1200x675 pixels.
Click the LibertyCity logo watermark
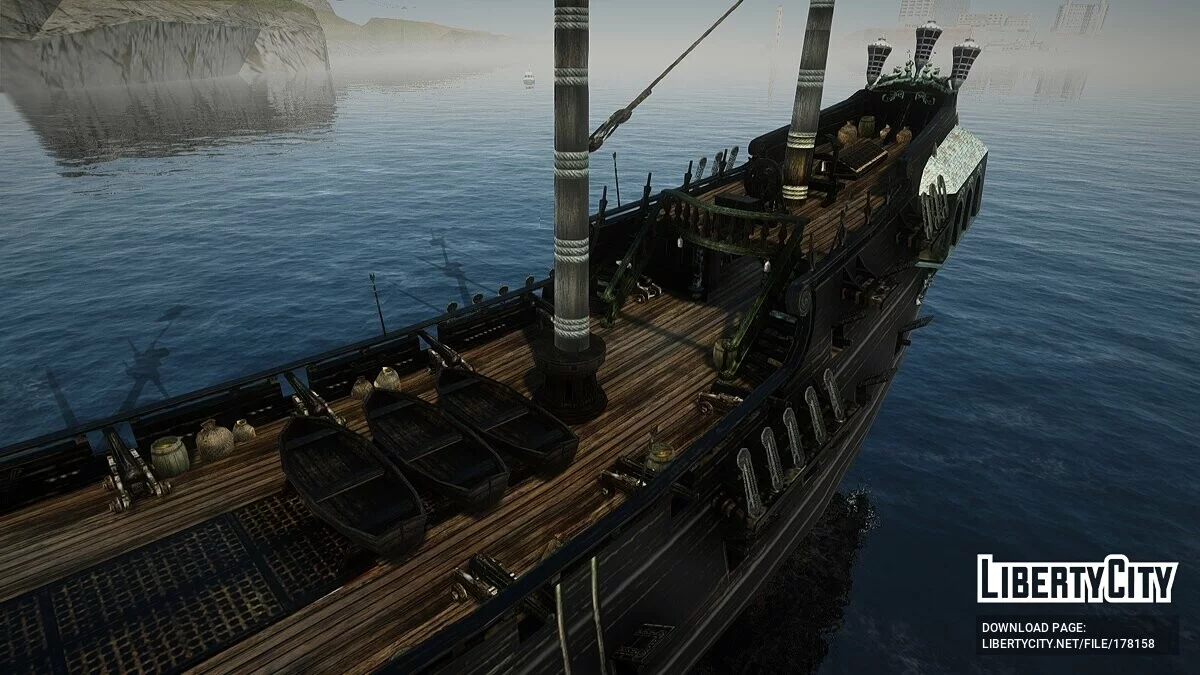(1077, 580)
